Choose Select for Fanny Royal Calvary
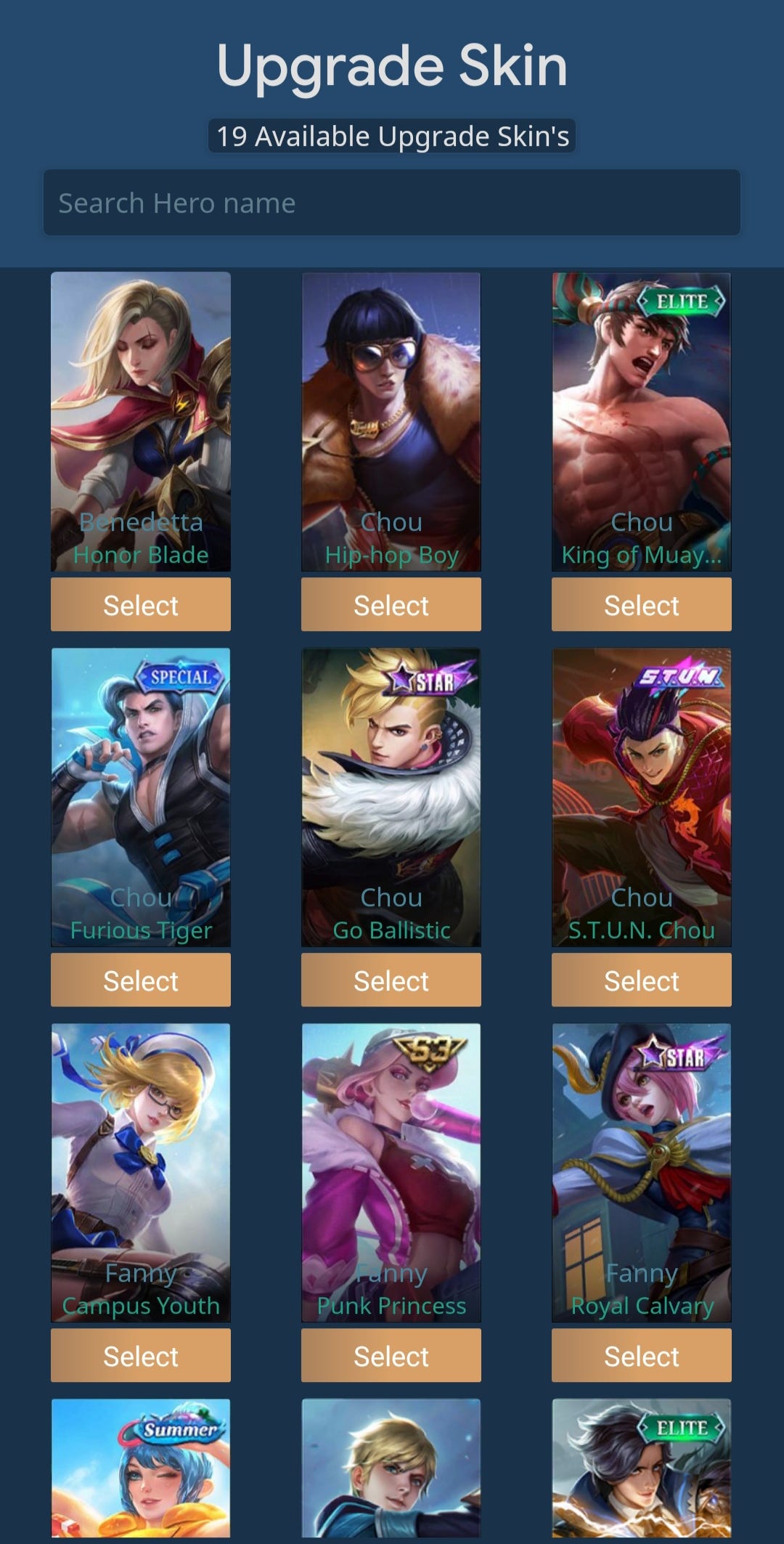Viewport: 784px width, 1544px height. pos(642,1356)
